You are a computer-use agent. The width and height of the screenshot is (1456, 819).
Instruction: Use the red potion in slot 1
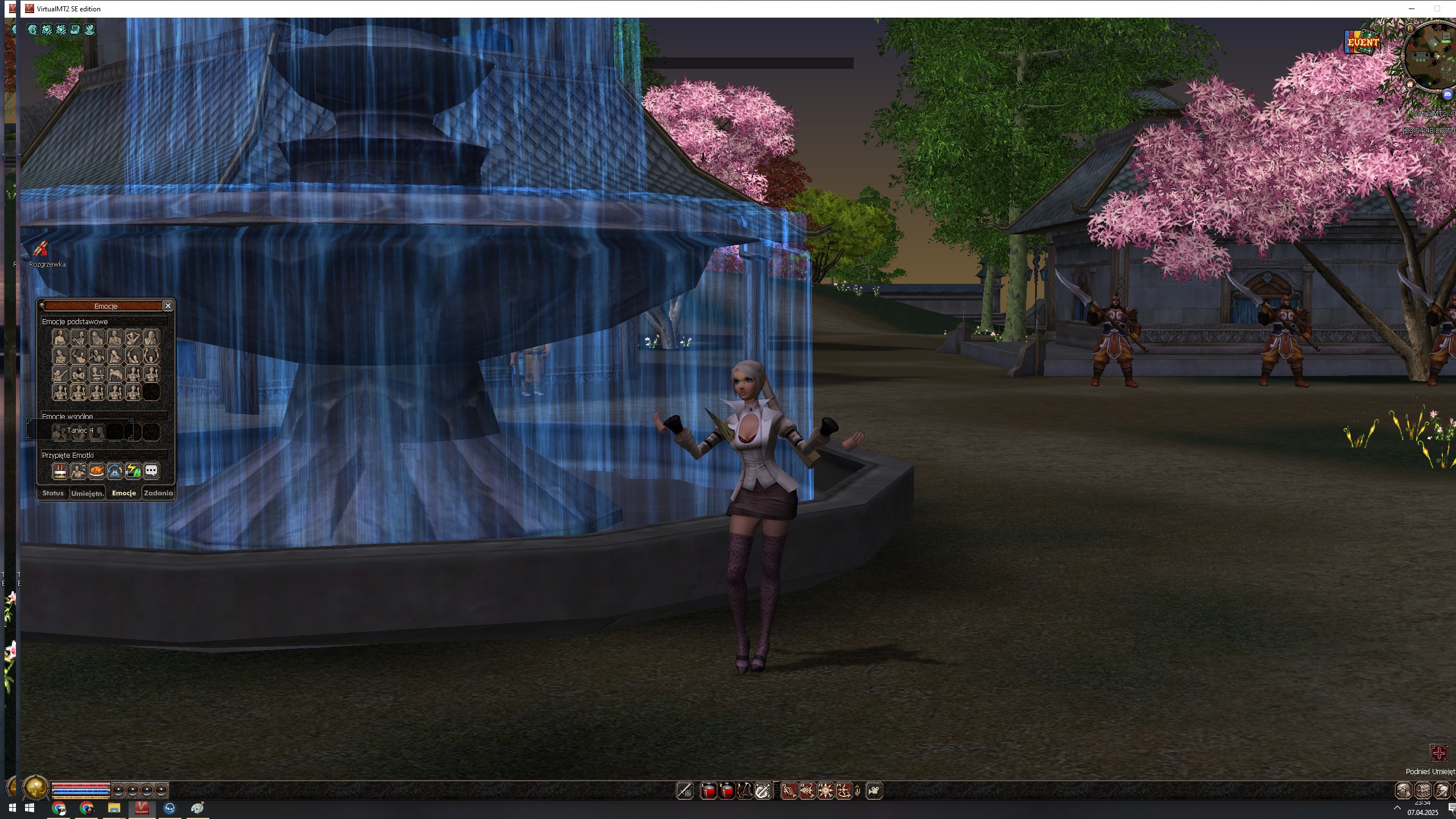coord(709,791)
